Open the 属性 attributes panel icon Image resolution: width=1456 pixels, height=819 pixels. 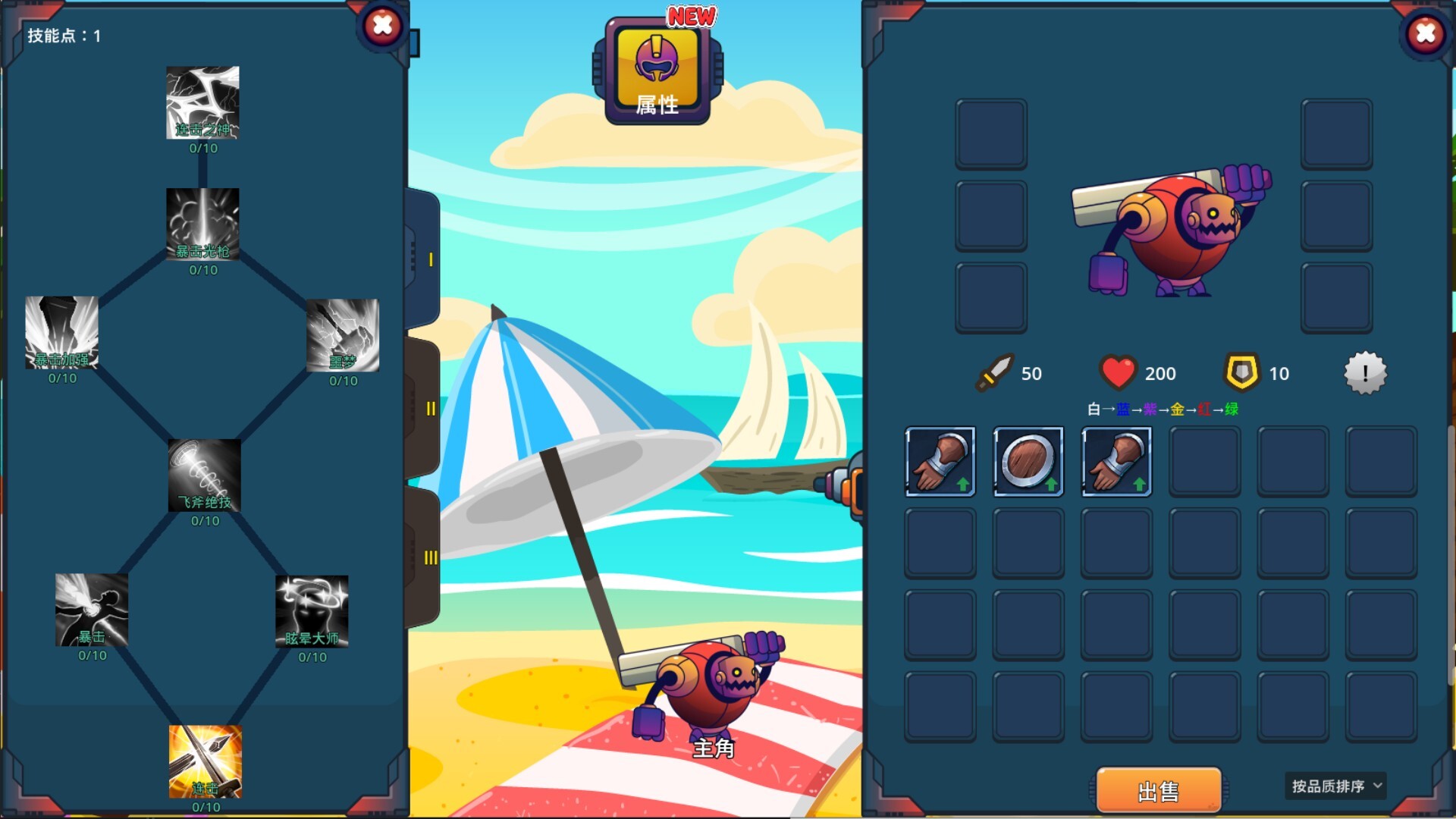tap(658, 70)
